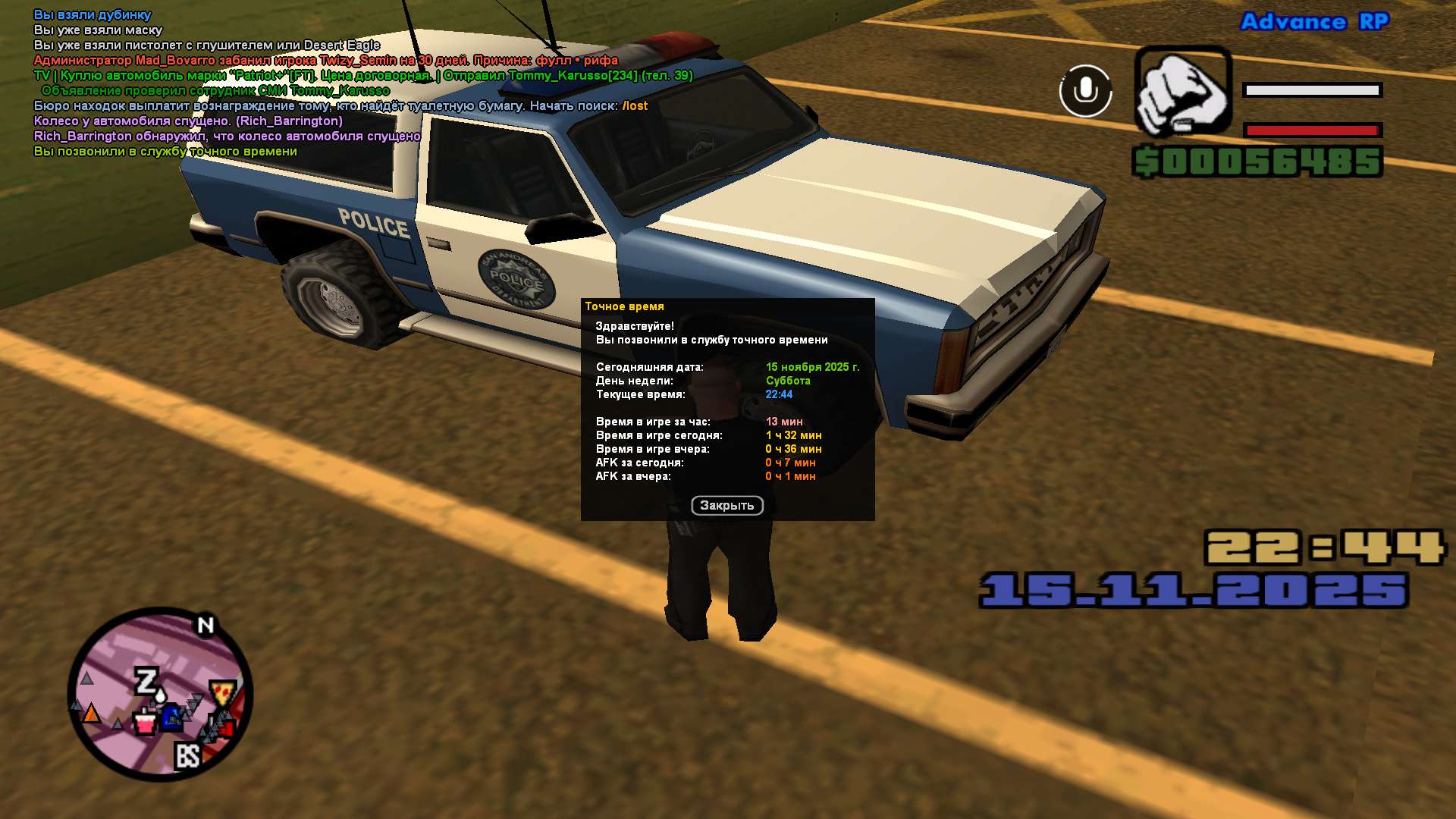
Task: Open the circular radar minimap
Action: pyautogui.click(x=160, y=694)
